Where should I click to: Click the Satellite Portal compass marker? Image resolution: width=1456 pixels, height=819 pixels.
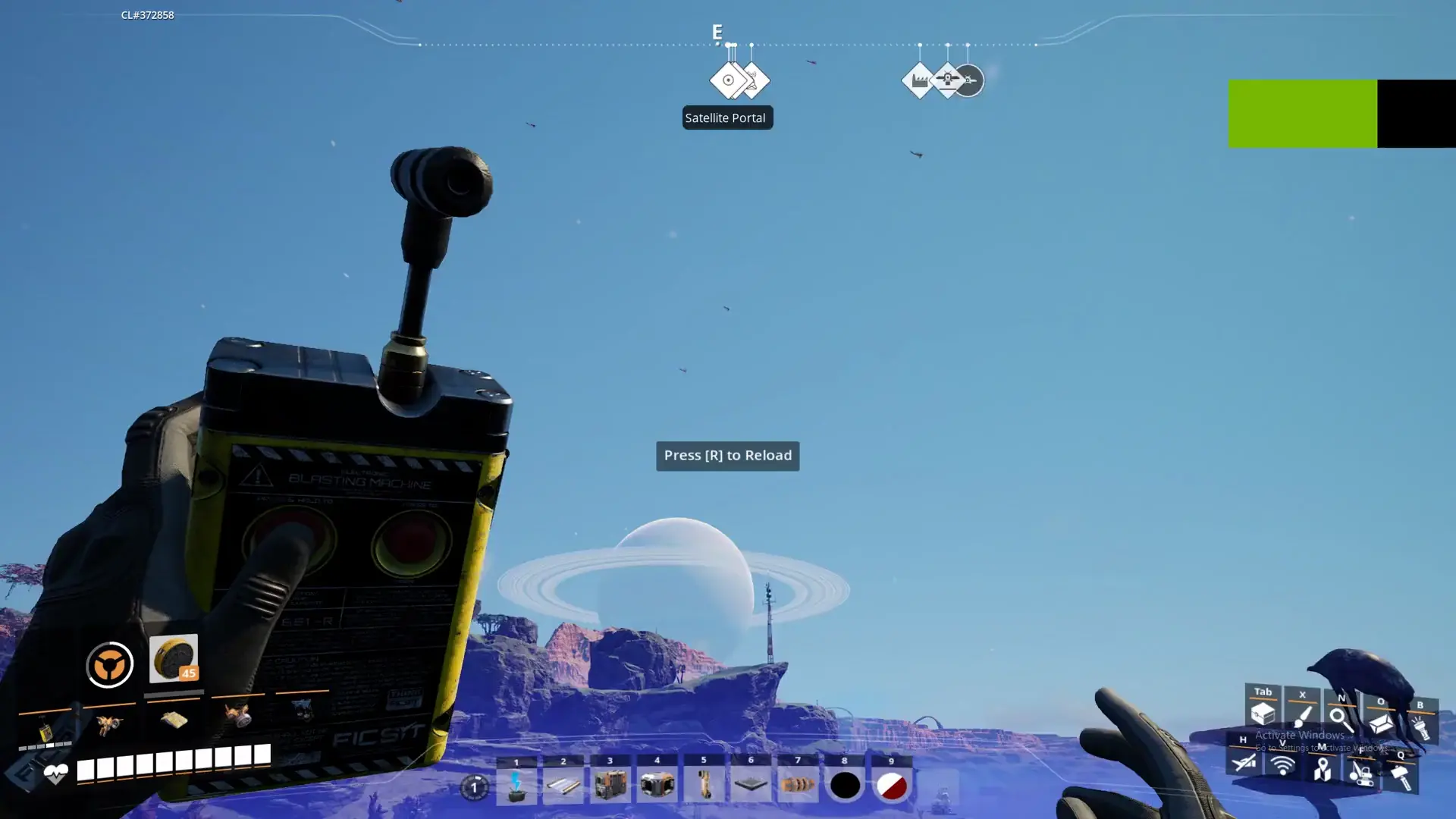(x=728, y=78)
